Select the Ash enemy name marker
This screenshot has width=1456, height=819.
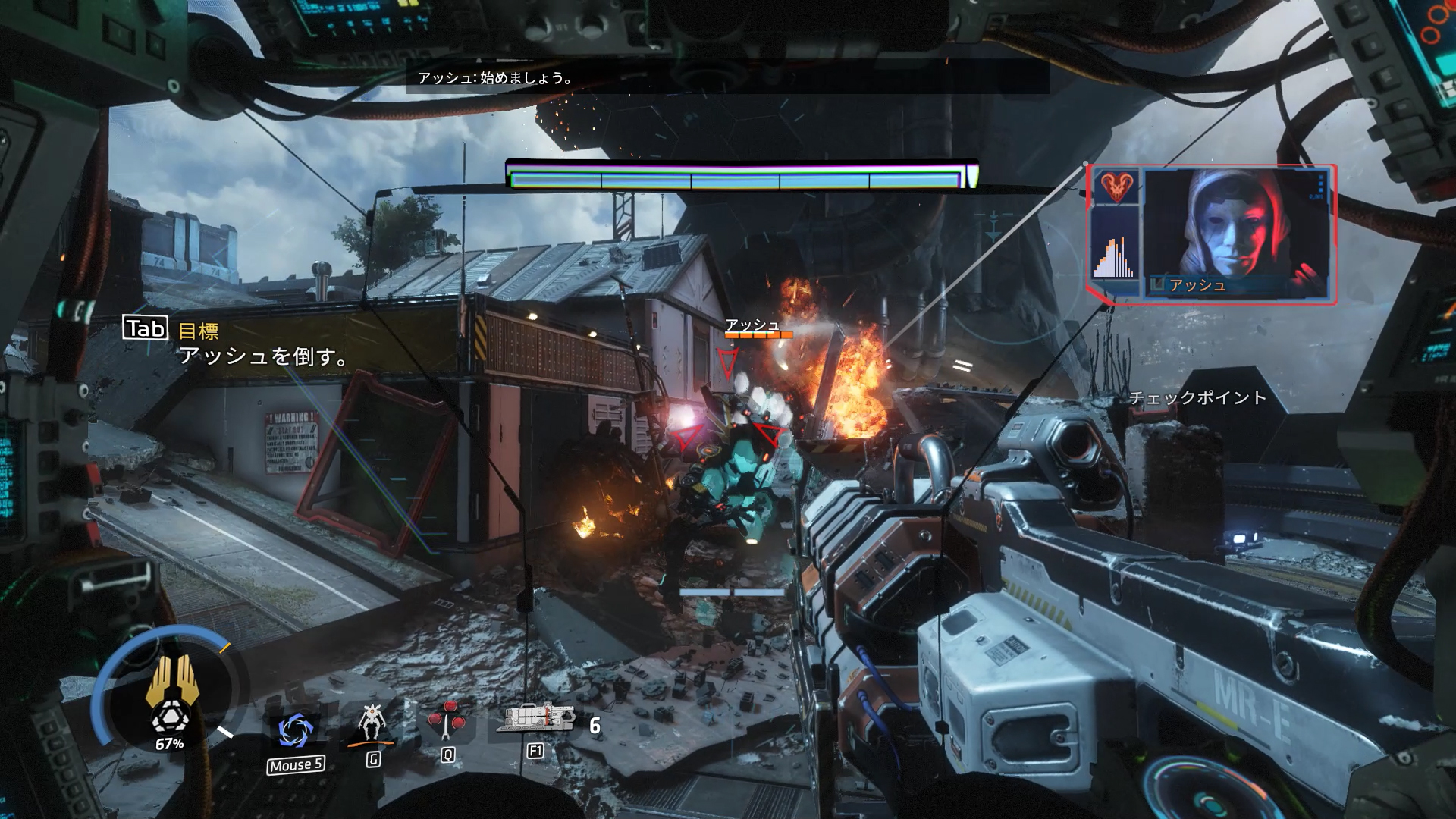click(x=753, y=325)
